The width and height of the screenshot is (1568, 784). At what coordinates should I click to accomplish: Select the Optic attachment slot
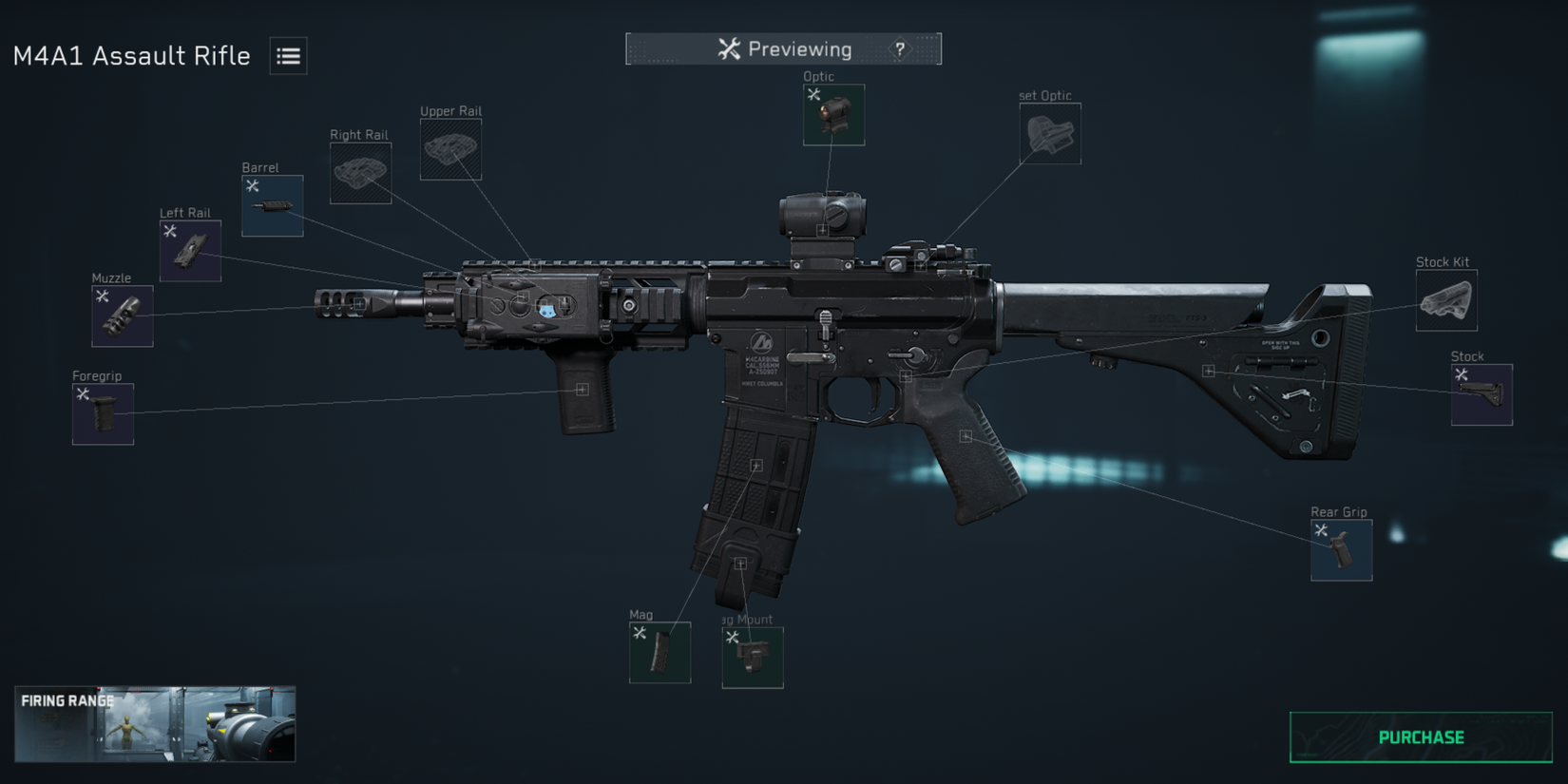click(x=833, y=114)
